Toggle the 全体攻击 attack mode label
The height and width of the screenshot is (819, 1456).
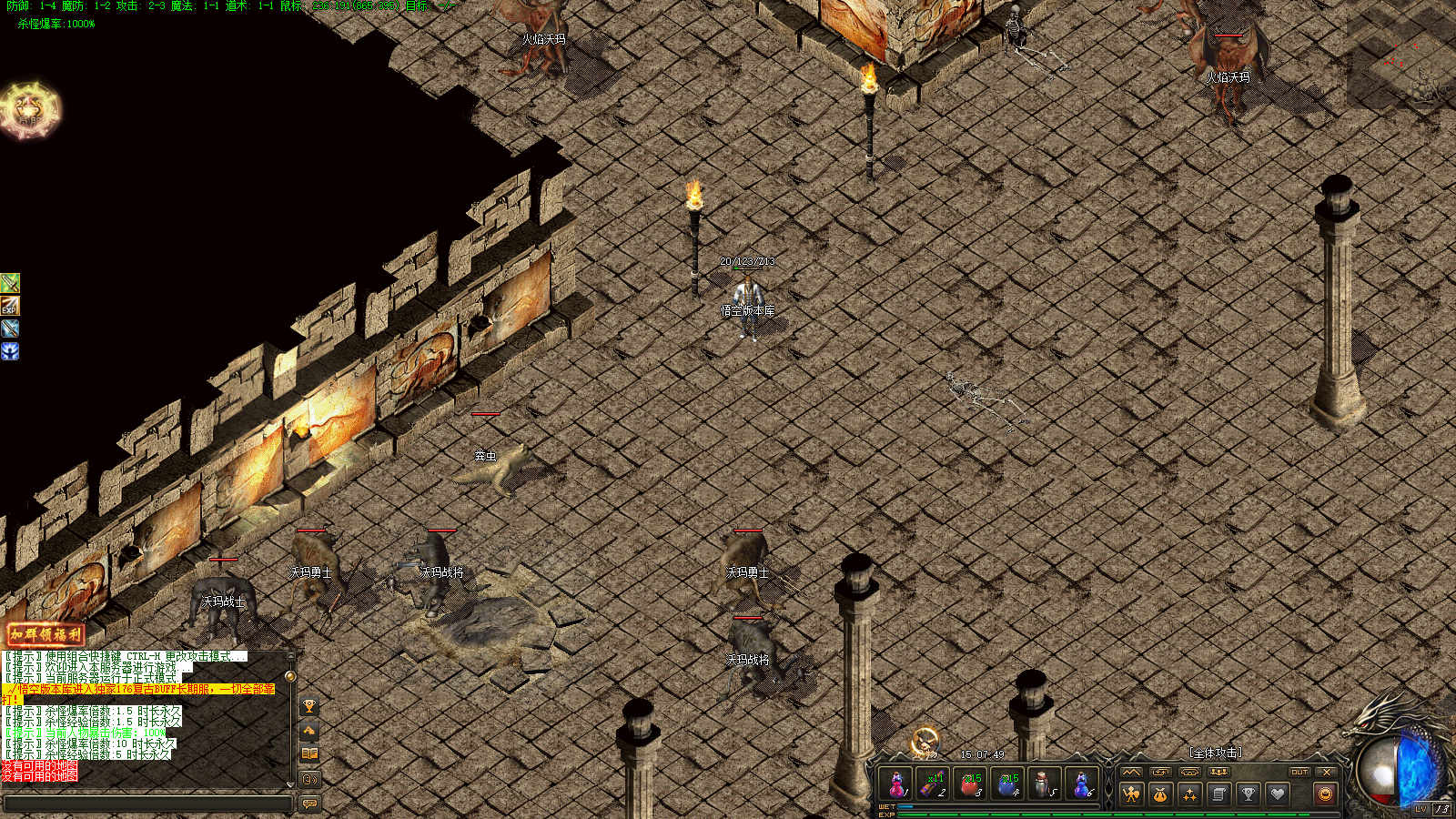1215,753
